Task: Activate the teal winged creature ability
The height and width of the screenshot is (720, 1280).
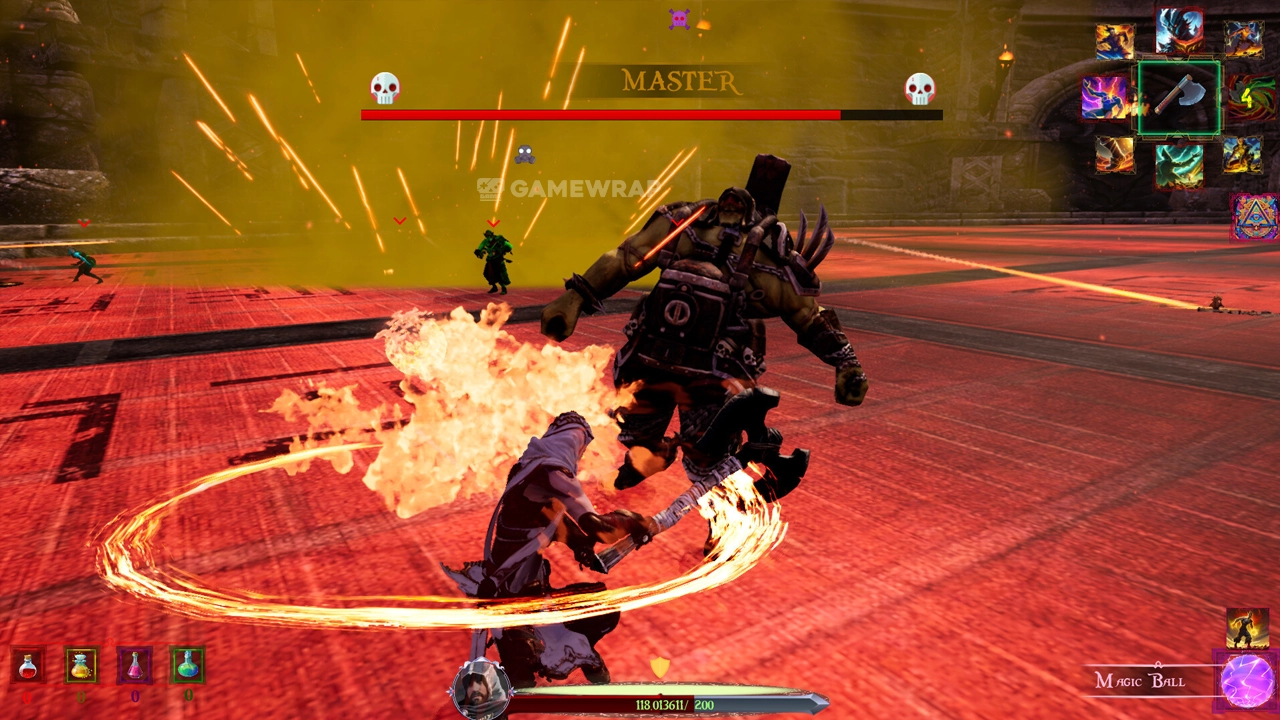Action: click(1179, 165)
